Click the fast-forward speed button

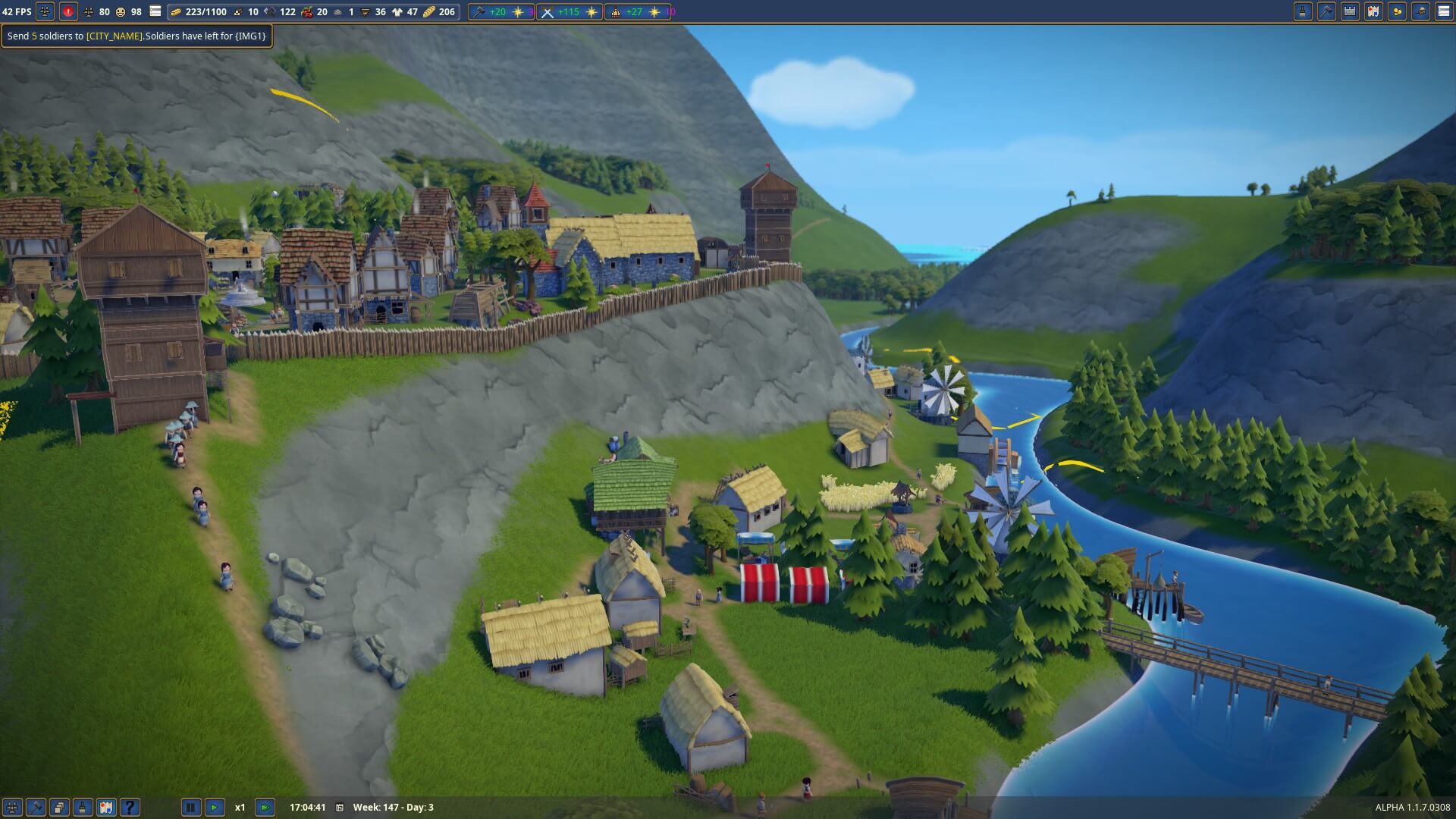(265, 808)
